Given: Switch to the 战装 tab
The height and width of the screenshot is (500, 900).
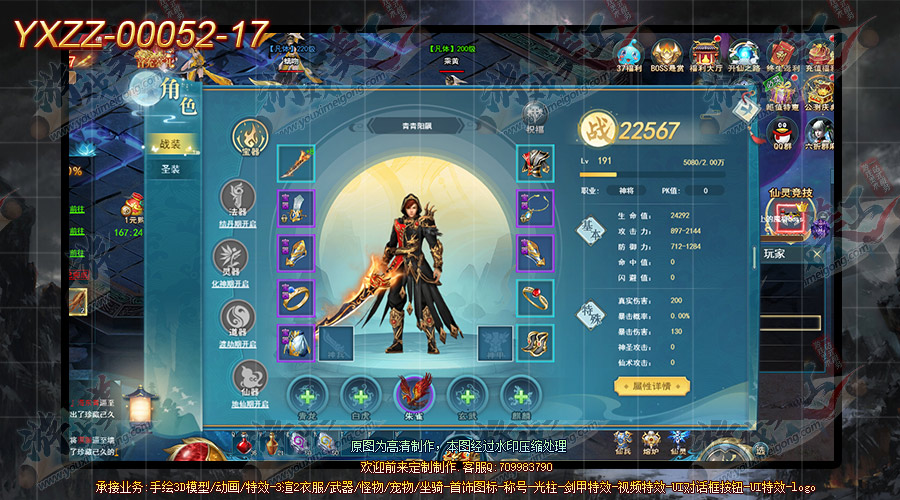Looking at the screenshot, I should point(171,144).
